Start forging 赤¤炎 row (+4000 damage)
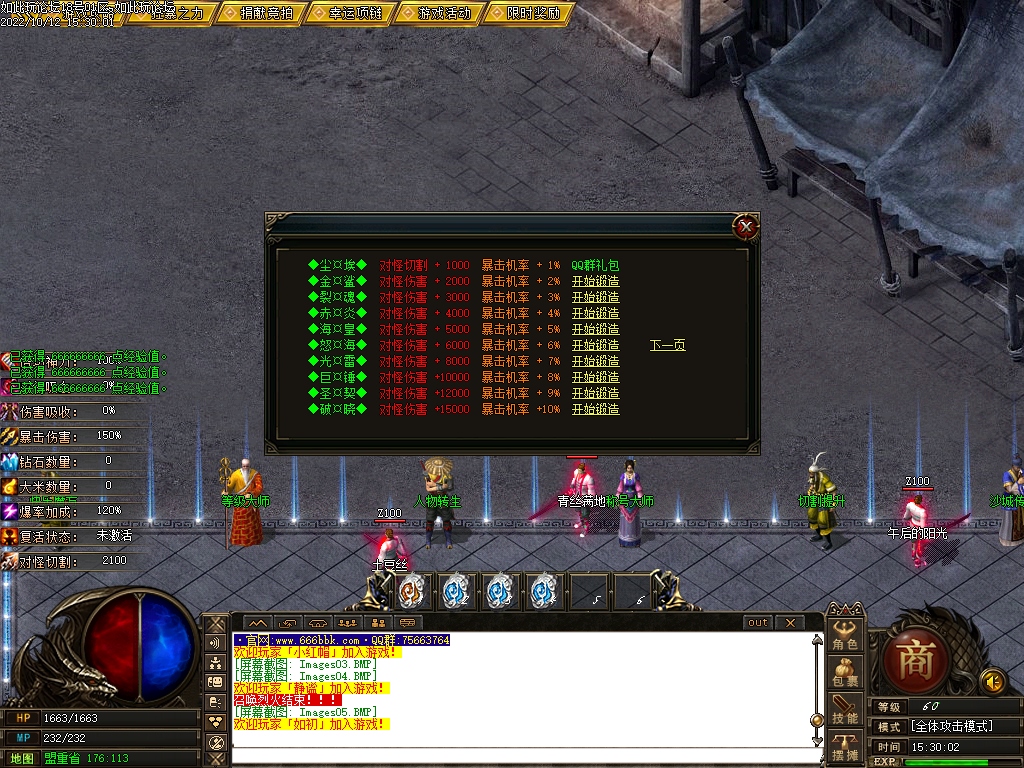This screenshot has width=1024, height=768. coord(595,313)
